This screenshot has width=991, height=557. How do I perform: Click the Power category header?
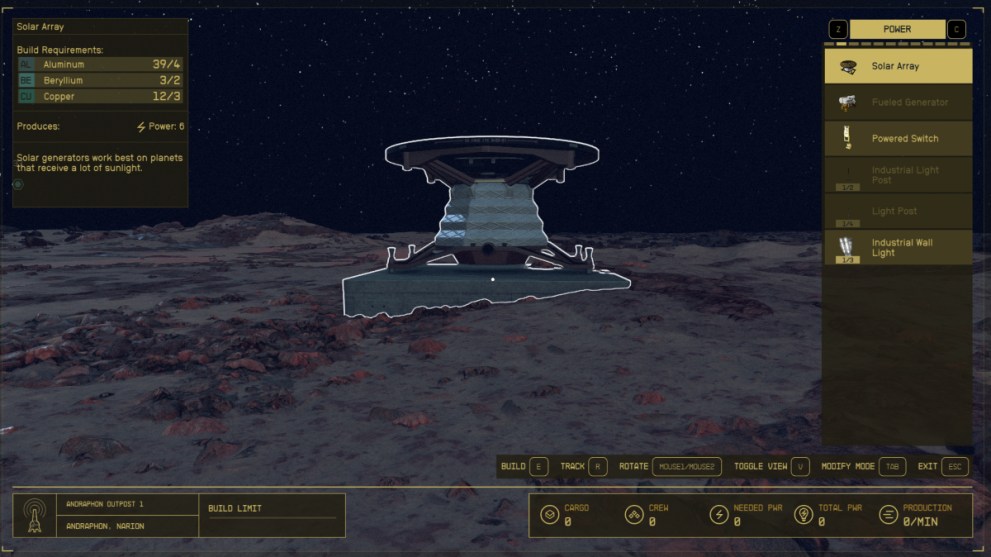coord(897,29)
